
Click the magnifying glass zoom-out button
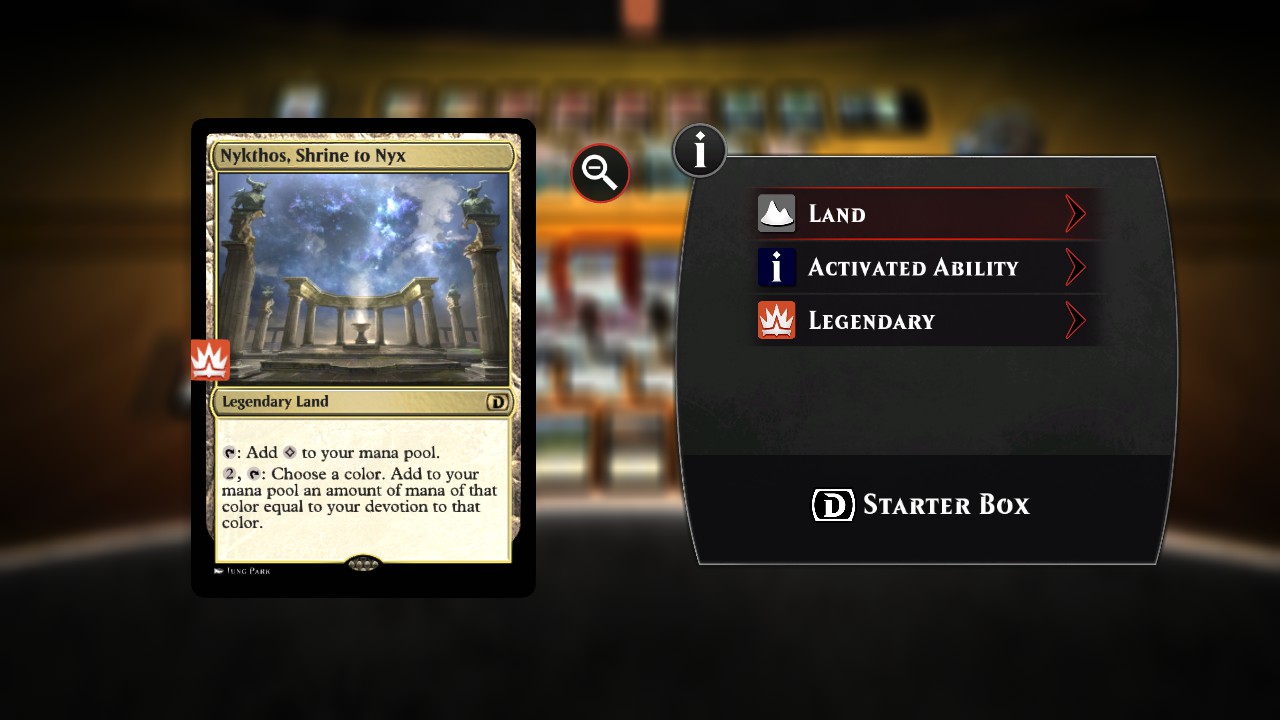(600, 173)
